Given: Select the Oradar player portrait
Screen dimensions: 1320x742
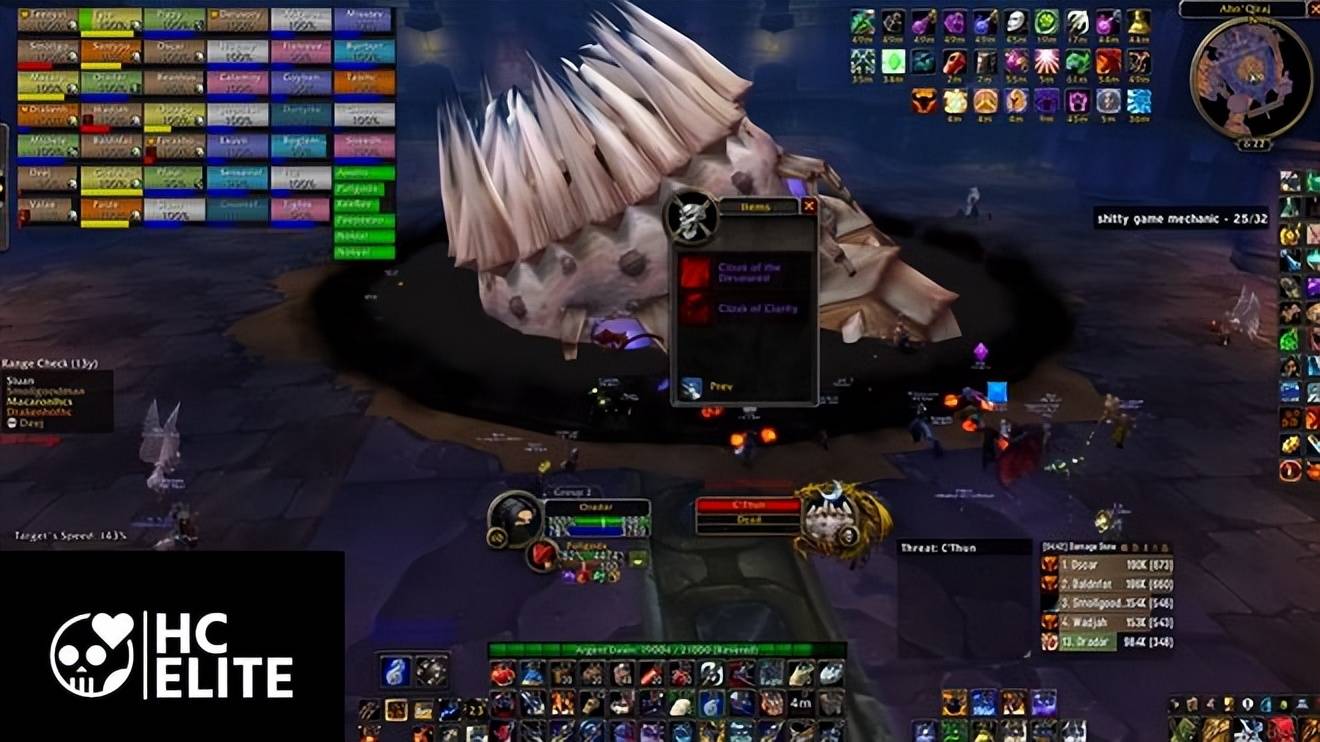Looking at the screenshot, I should tap(516, 520).
